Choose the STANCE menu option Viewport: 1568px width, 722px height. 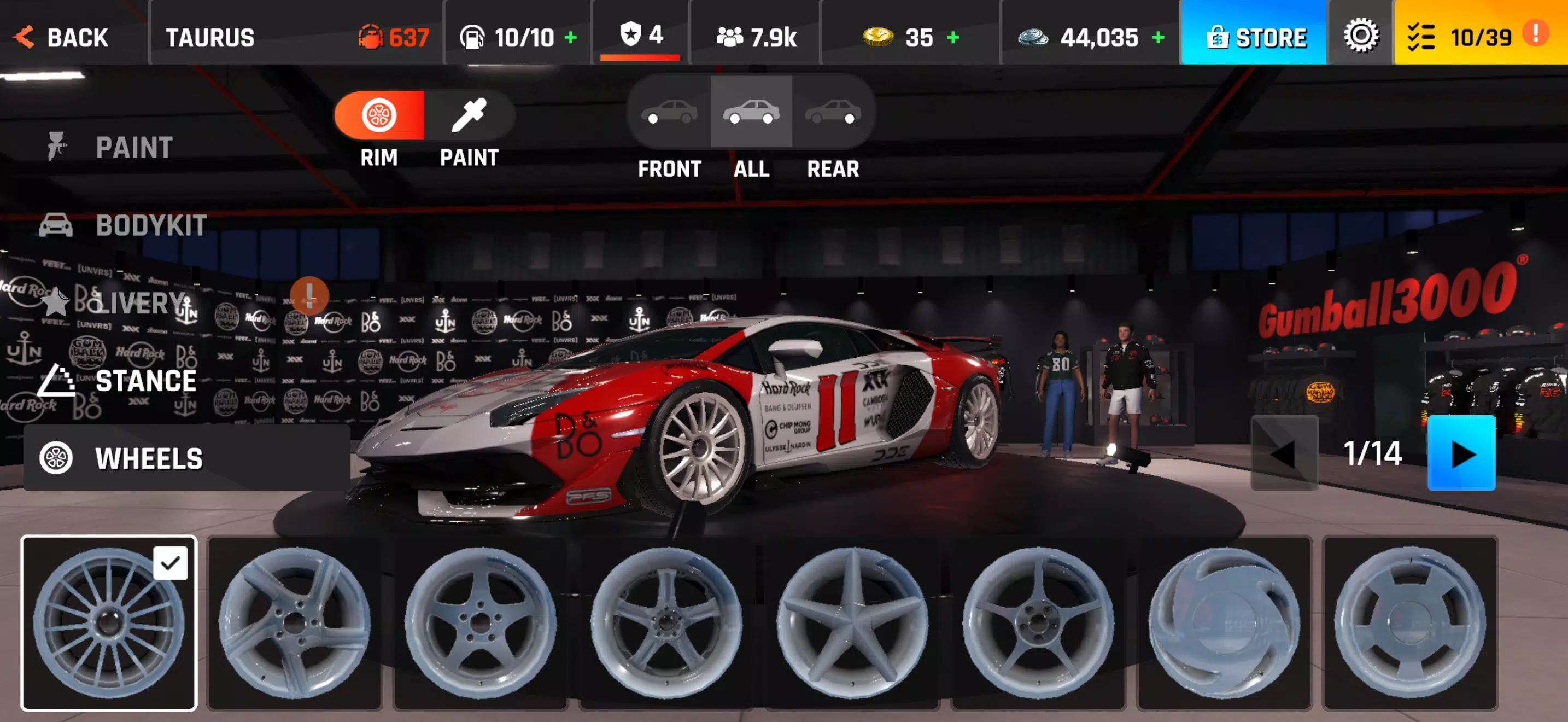coord(145,381)
